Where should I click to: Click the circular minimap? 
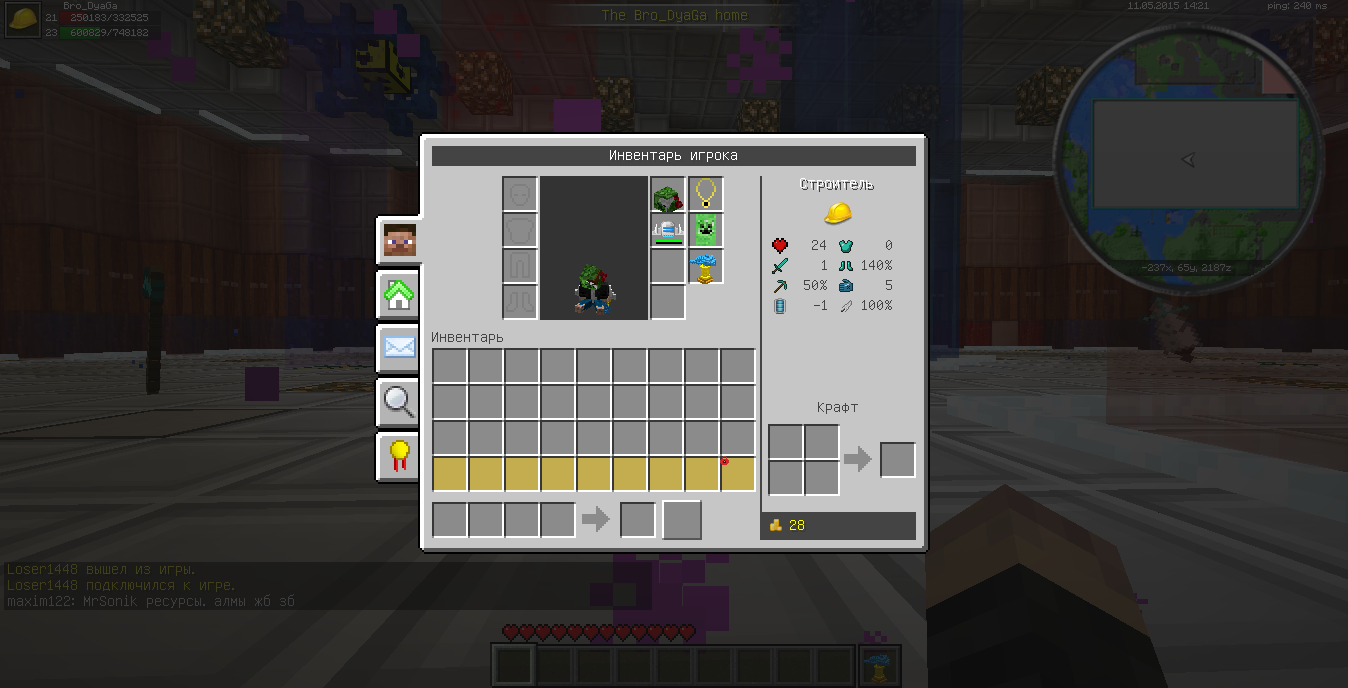point(1188,160)
